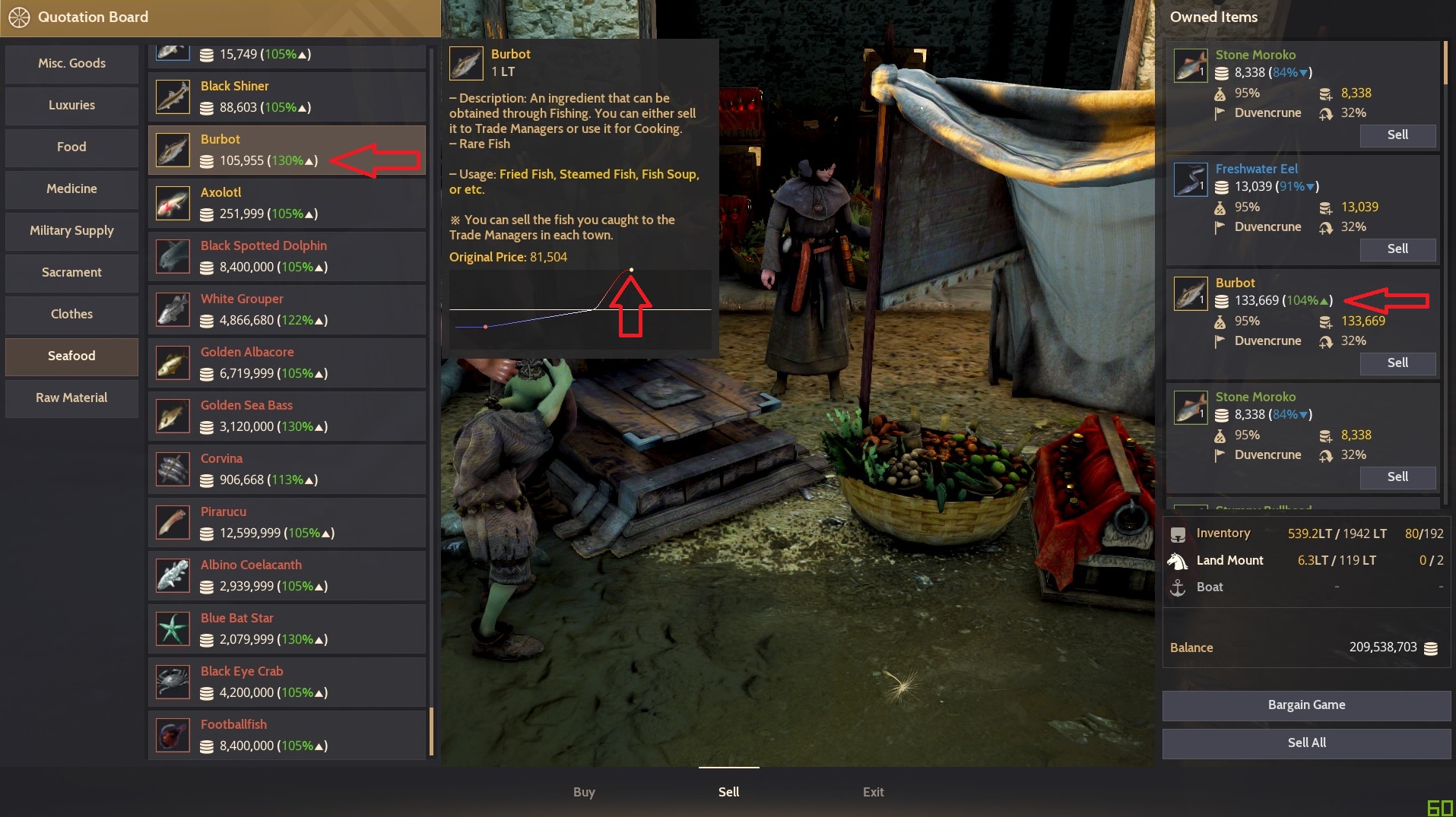Click the Sell All button
The width and height of the screenshot is (1456, 817).
tap(1305, 743)
